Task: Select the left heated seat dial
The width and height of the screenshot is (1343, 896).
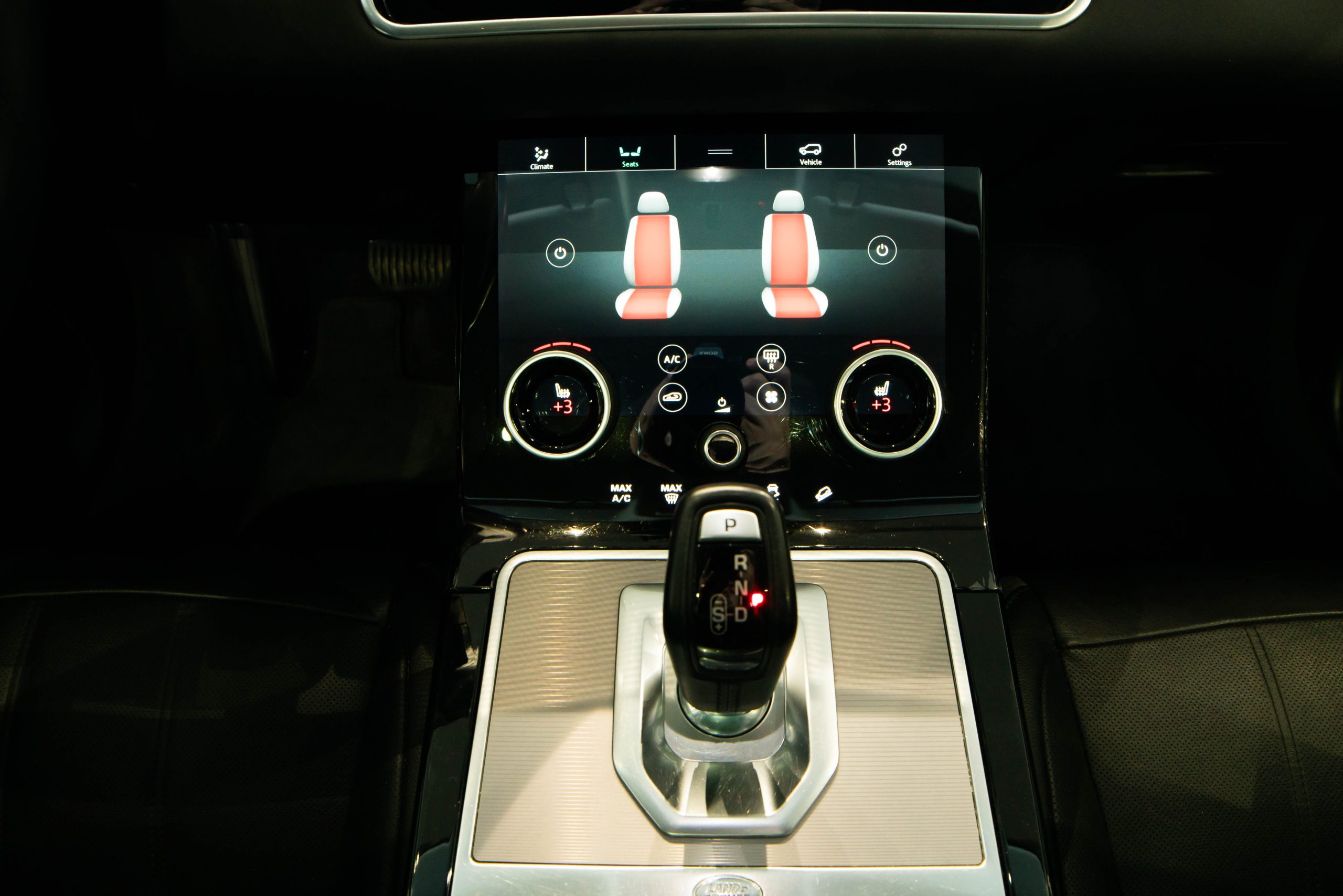Action: point(558,404)
